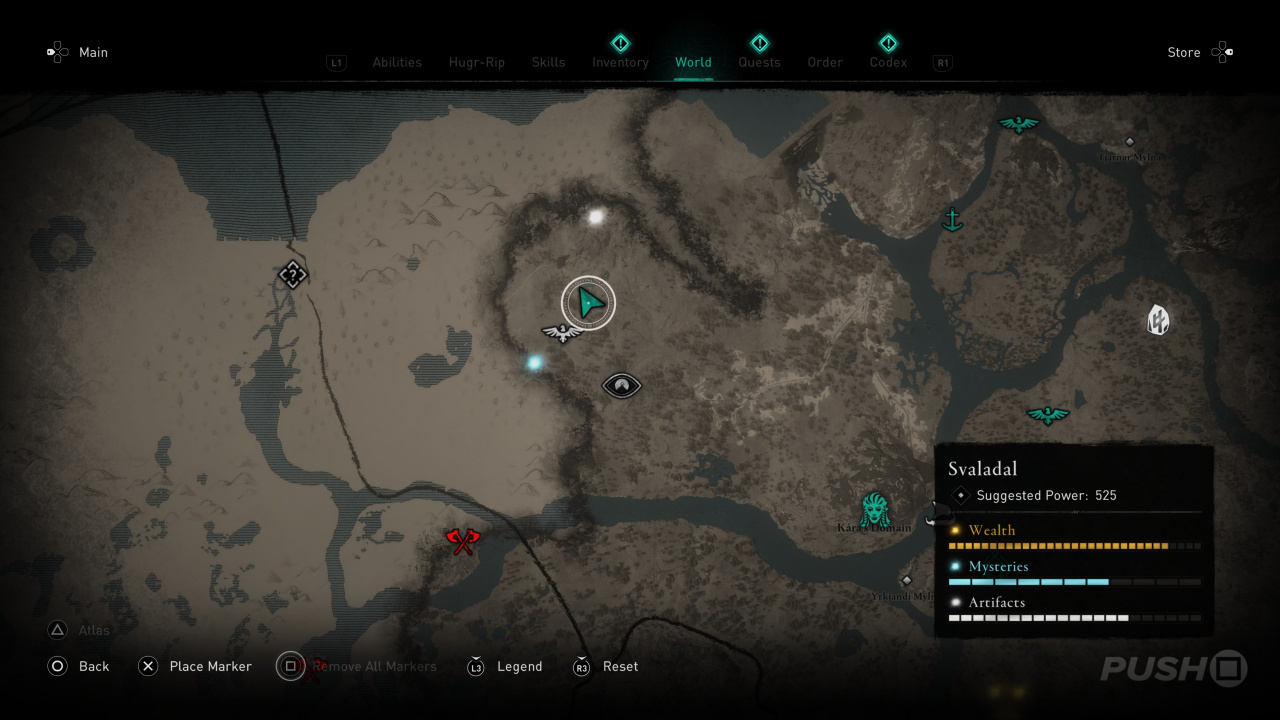
Task: Click the eye-shaped map marker
Action: pos(621,385)
